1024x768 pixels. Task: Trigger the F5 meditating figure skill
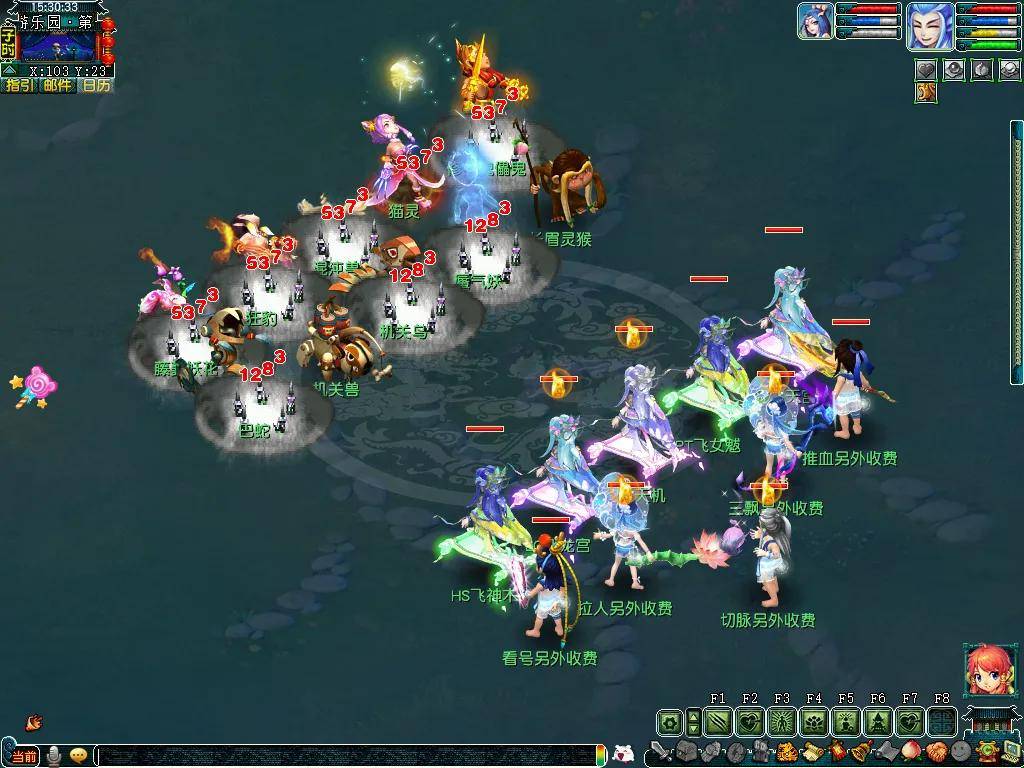pos(846,721)
